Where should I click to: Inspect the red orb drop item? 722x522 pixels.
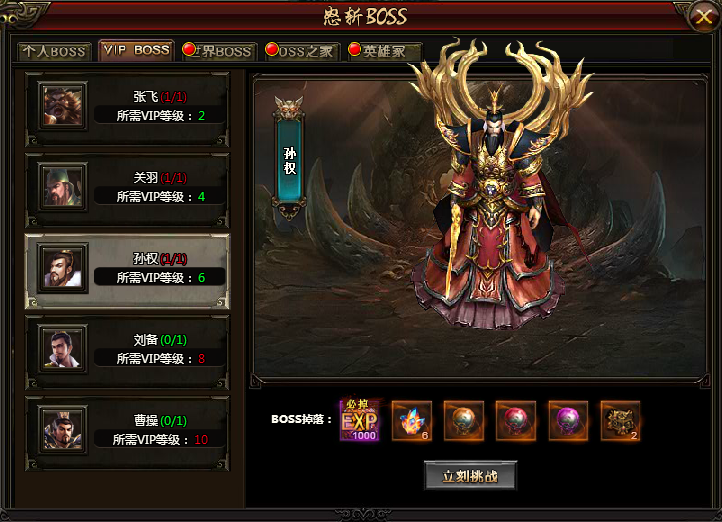(x=515, y=420)
